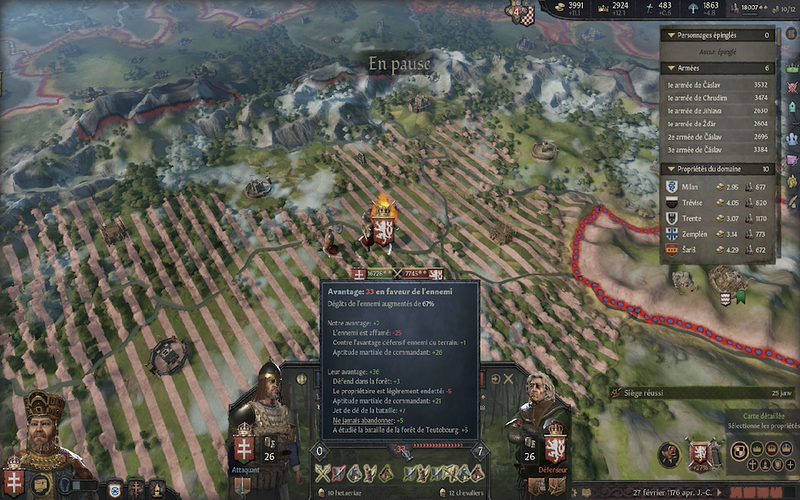Collapse the Armées list header
The width and height of the screenshot is (800, 500).
[667, 68]
